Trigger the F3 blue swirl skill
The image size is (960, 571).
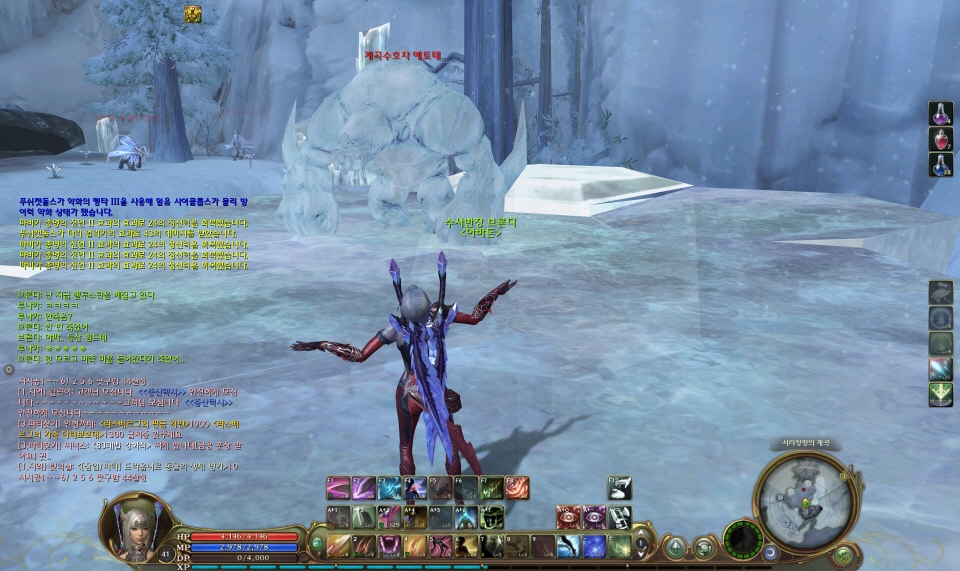[389, 488]
